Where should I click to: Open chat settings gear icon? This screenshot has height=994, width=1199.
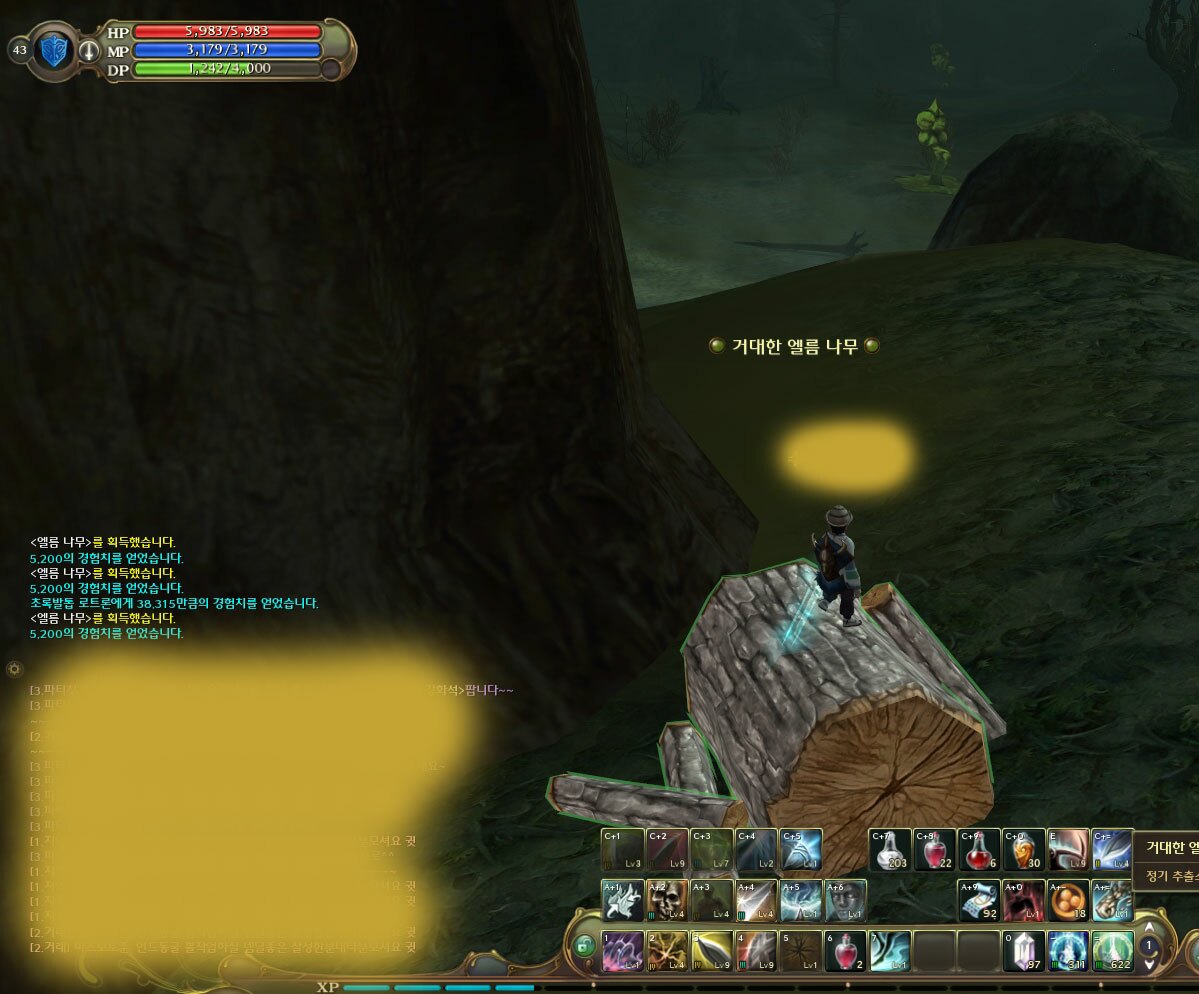click(15, 668)
